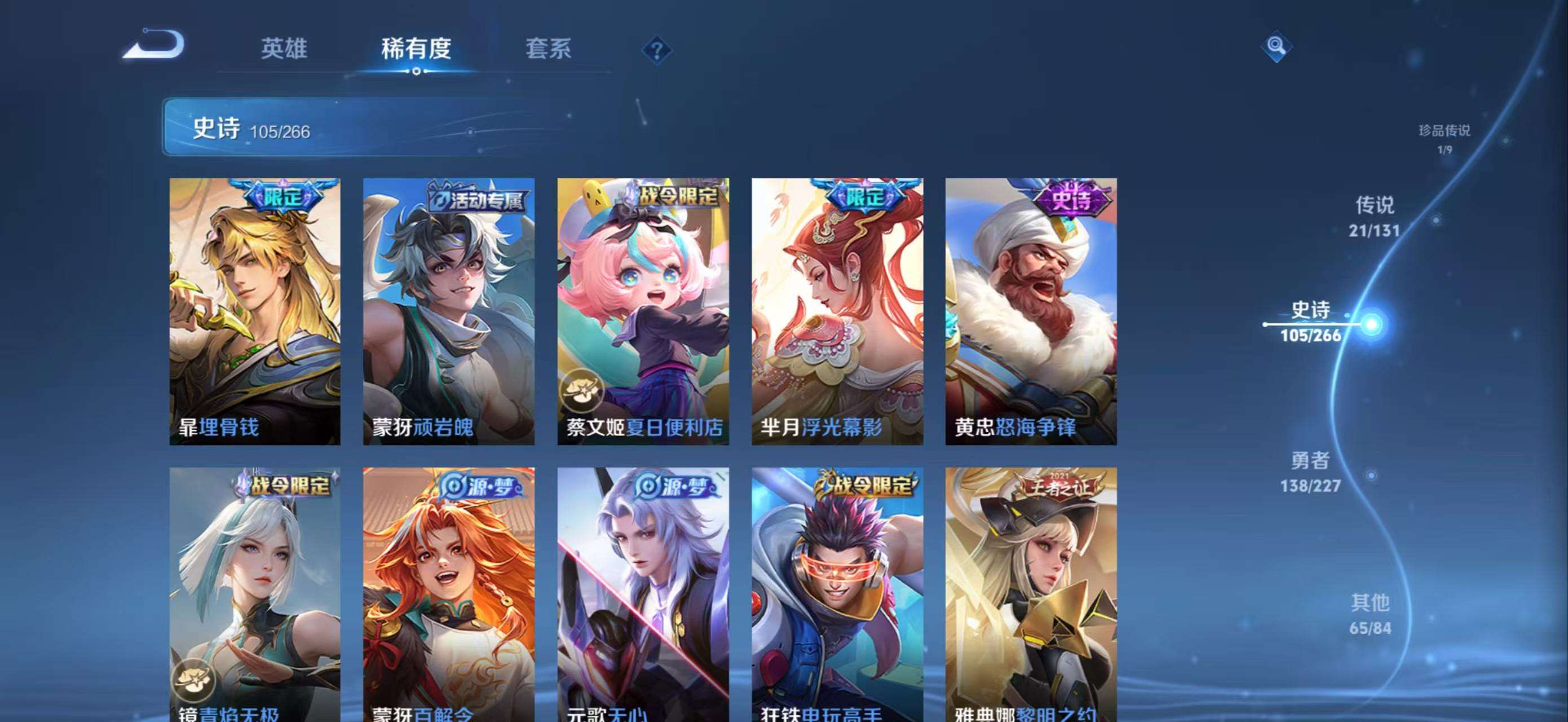Switch to the 英雄 tab
This screenshot has height=722, width=1568.
click(284, 49)
